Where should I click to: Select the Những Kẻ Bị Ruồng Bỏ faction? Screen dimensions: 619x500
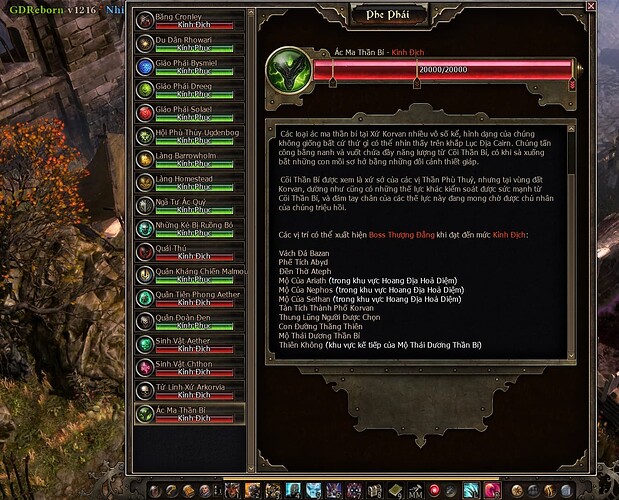[x=188, y=229]
